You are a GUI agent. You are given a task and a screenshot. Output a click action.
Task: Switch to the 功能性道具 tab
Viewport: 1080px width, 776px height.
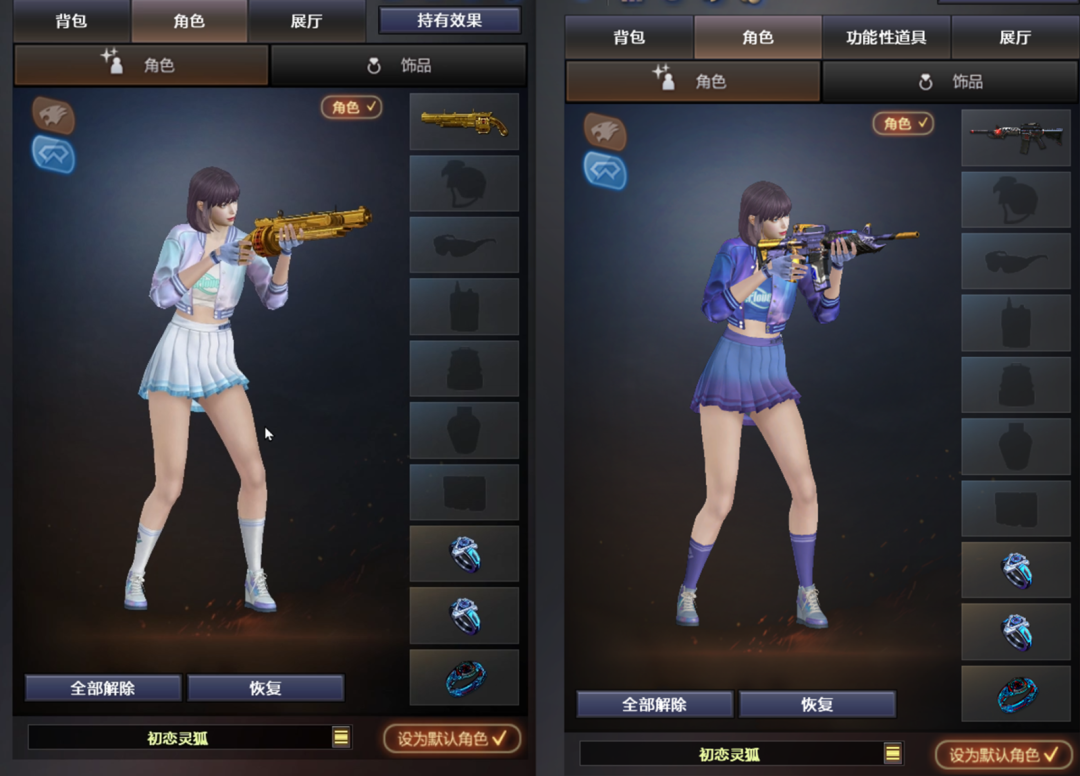pyautogui.click(x=885, y=38)
